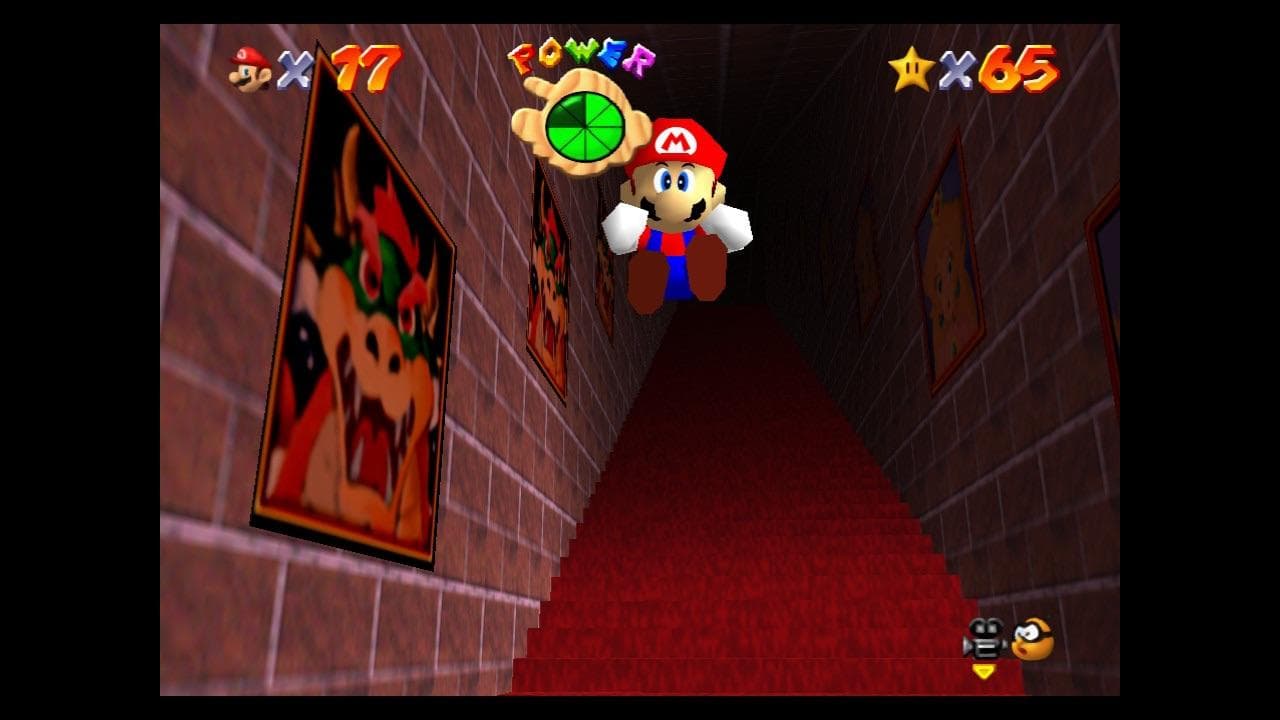Click the down chevron under the camera icon
Viewport: 1280px width, 720px height.
[983, 670]
